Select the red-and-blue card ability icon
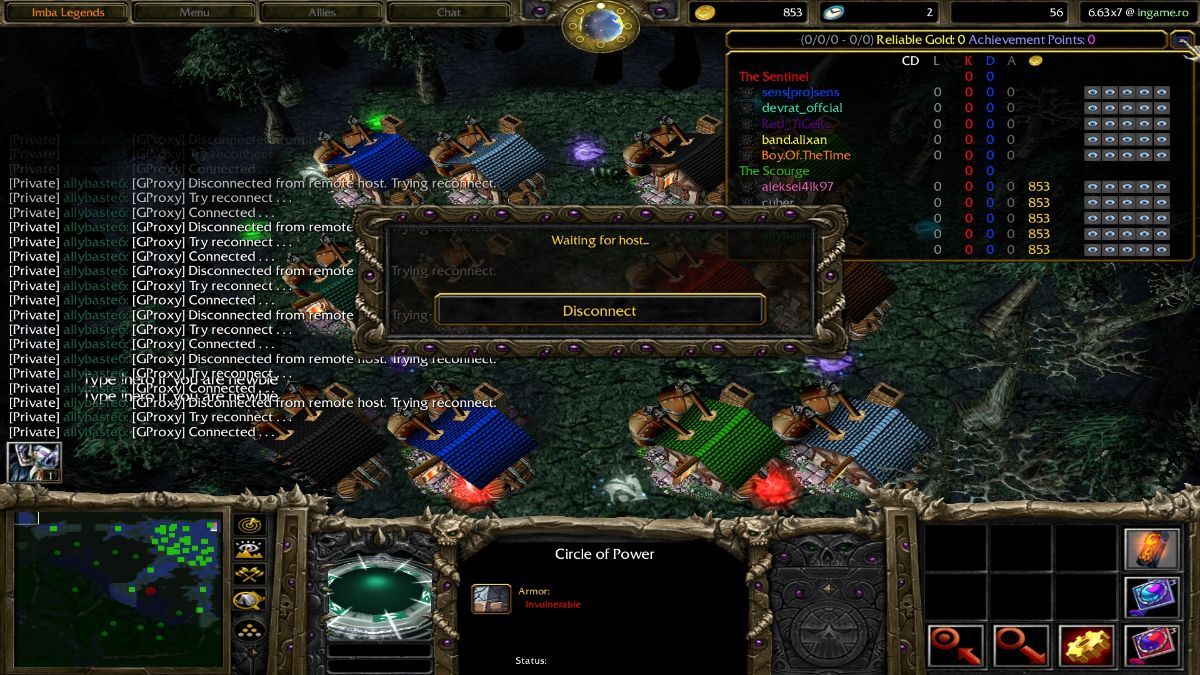Screen dimensions: 1200x675 pyautogui.click(x=1151, y=646)
